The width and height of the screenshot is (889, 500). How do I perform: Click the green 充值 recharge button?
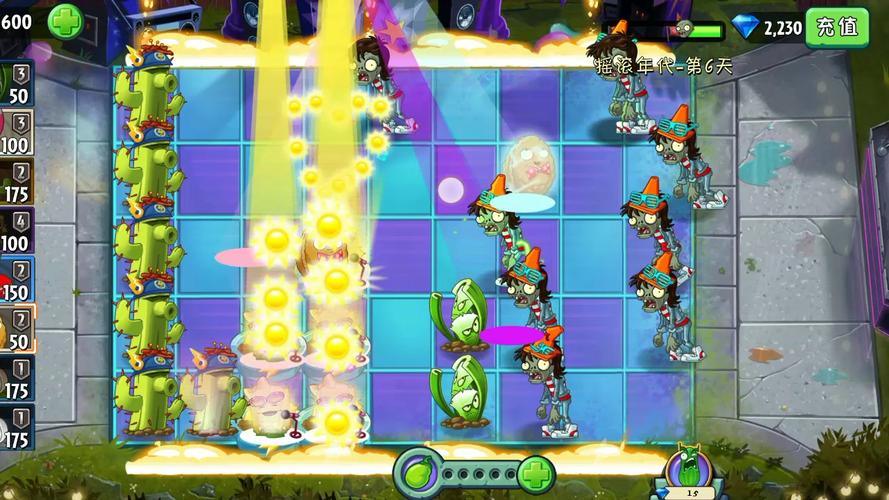(x=836, y=26)
